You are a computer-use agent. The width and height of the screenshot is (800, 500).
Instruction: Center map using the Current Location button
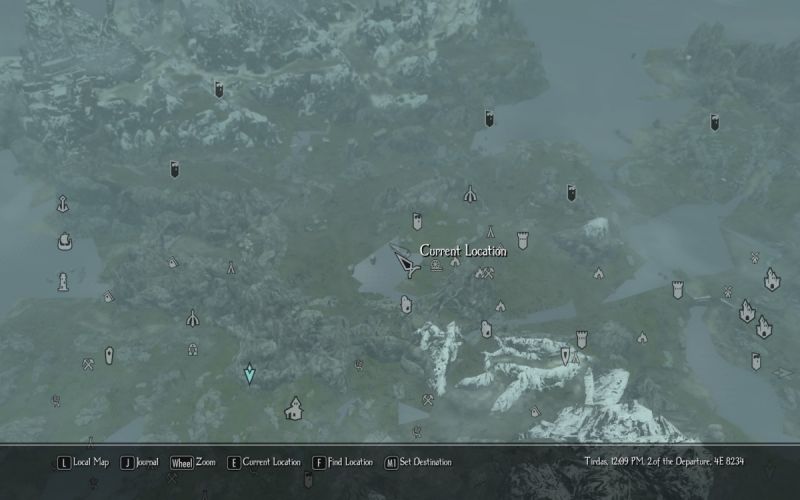tap(264, 462)
